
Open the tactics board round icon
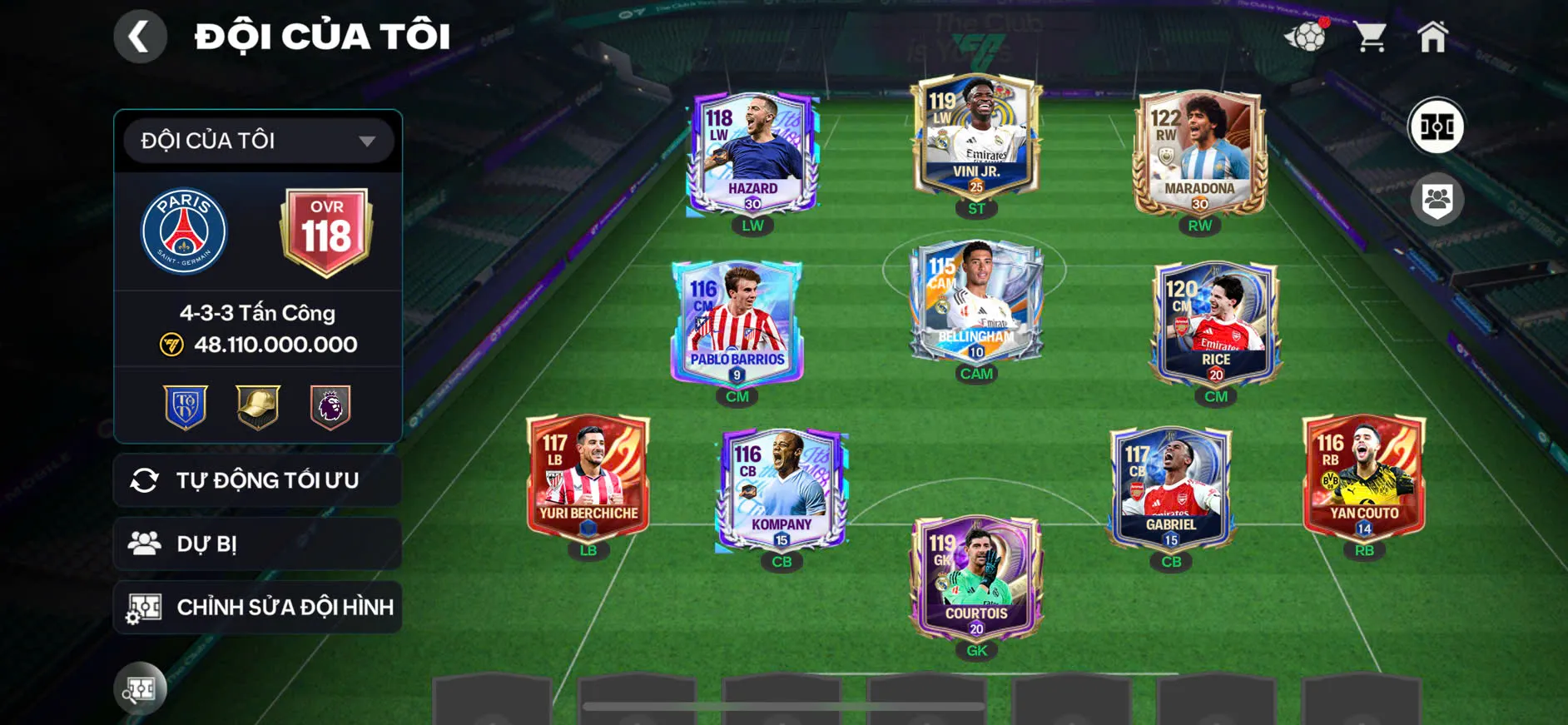[1437, 127]
